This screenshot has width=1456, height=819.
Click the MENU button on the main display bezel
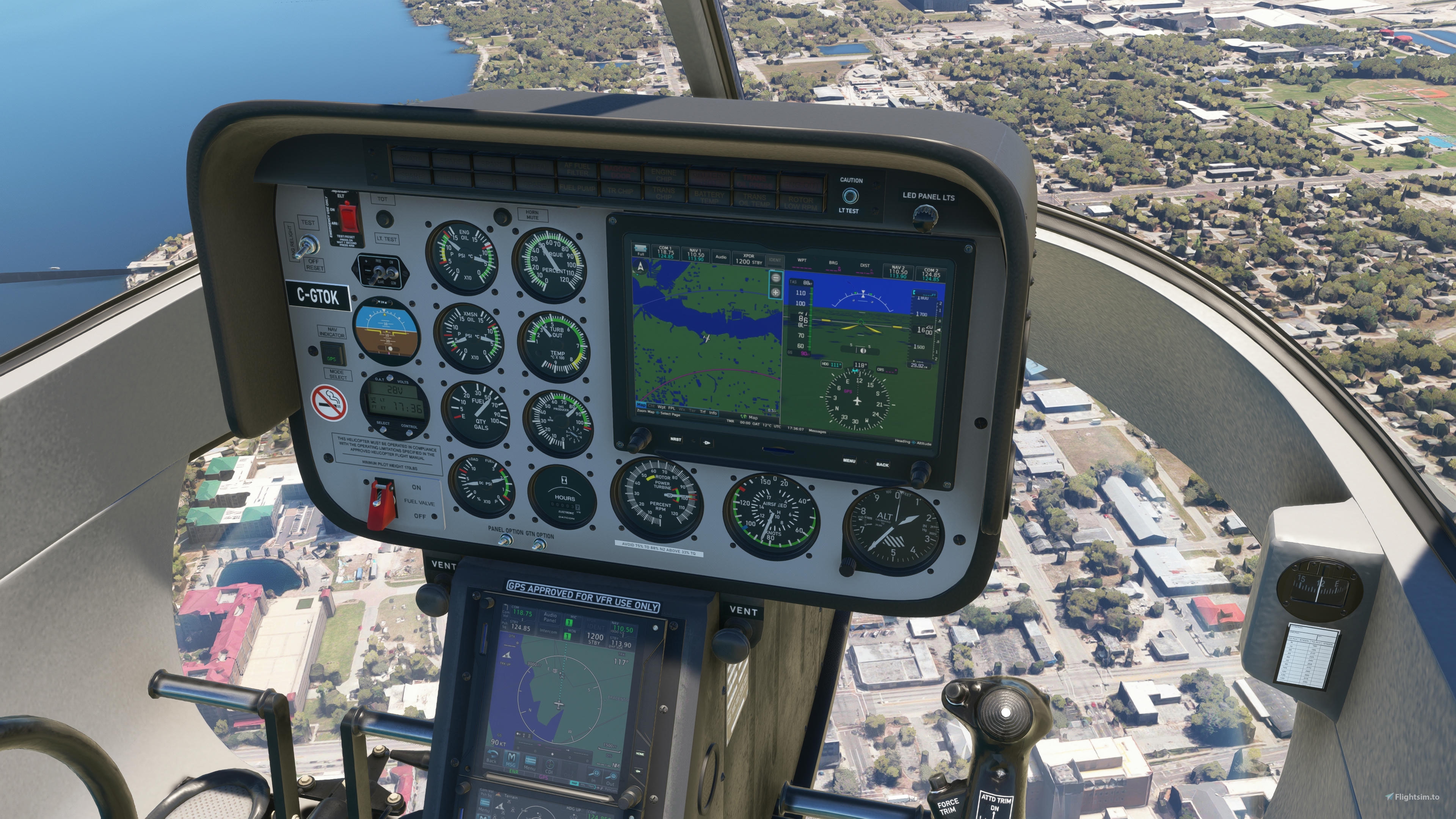(x=849, y=461)
